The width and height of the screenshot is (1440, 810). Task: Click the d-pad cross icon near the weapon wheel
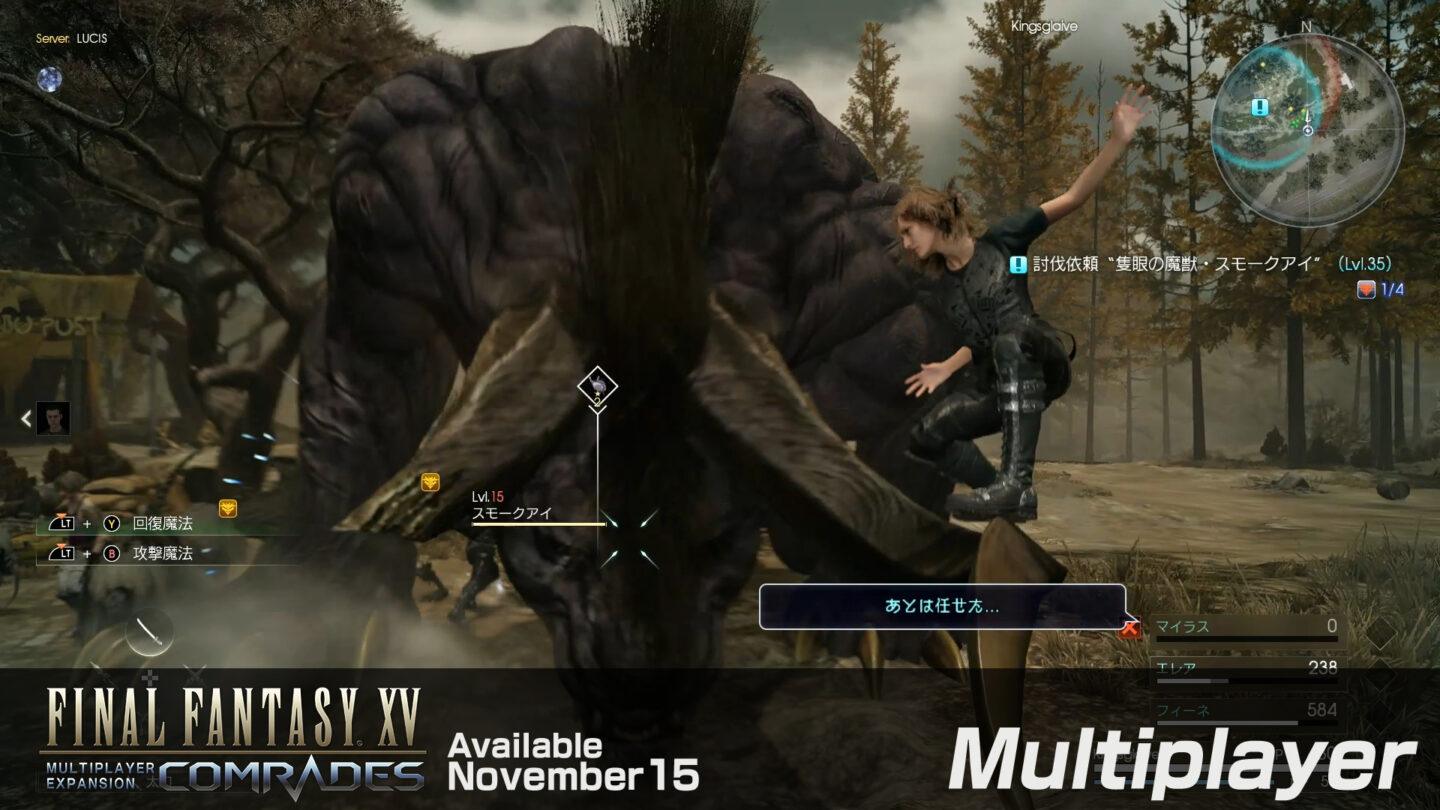[148, 676]
